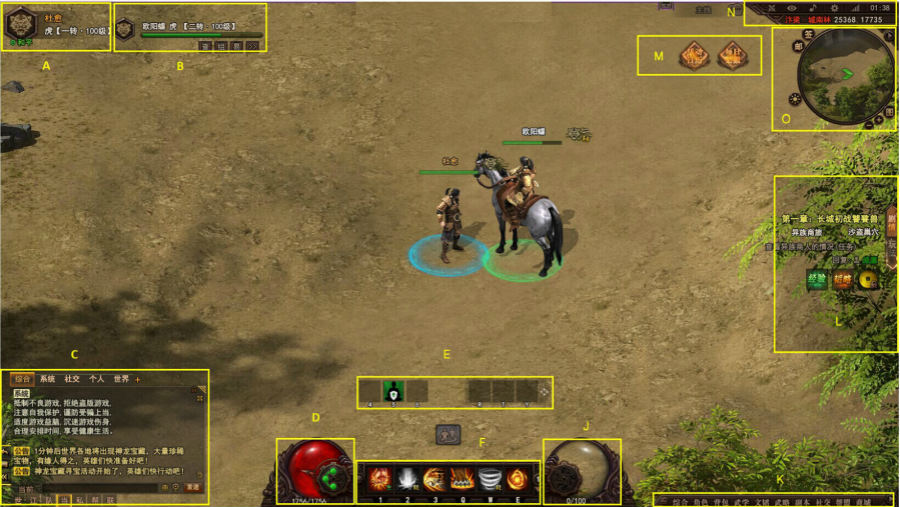Show the 世界 chat tab
Viewport: 900px width, 507px height.
(121, 380)
